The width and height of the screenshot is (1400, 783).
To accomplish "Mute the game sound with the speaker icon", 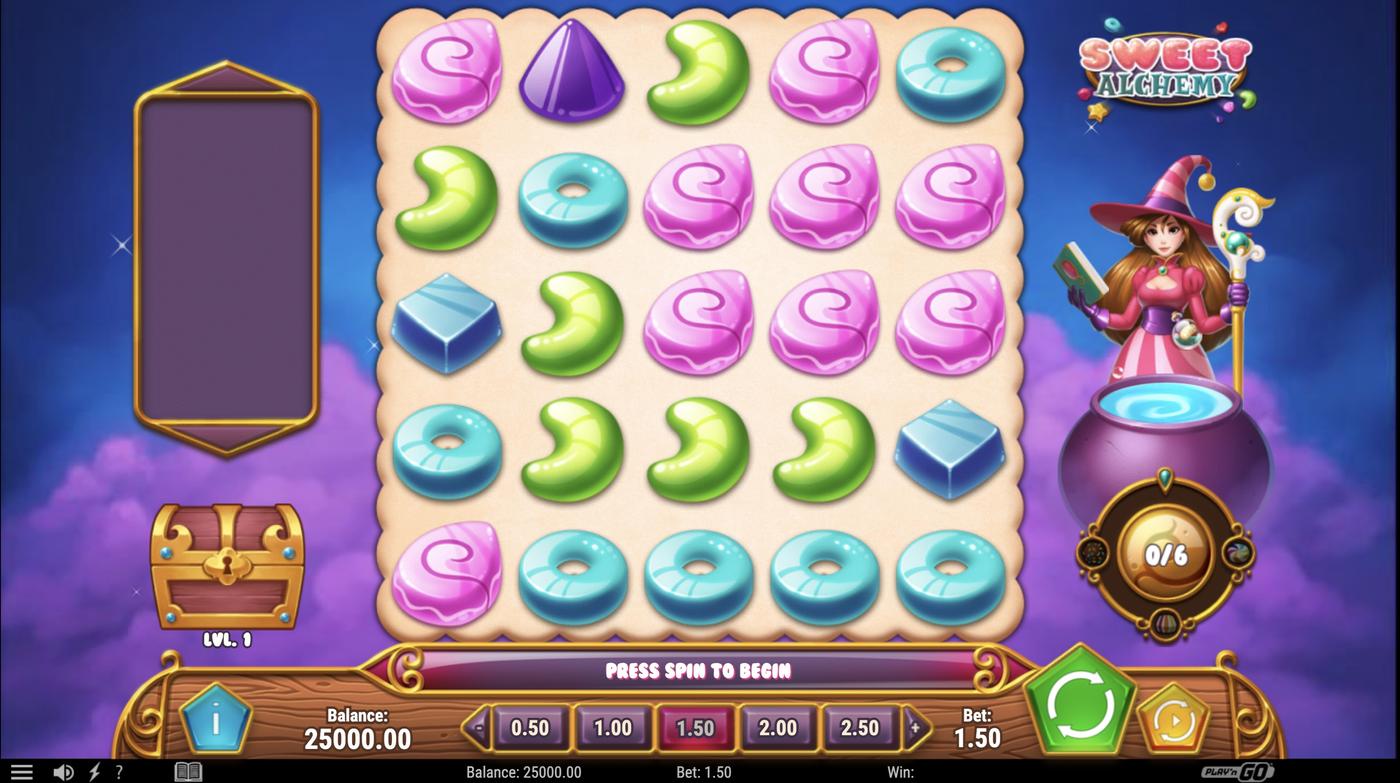I will pos(63,771).
